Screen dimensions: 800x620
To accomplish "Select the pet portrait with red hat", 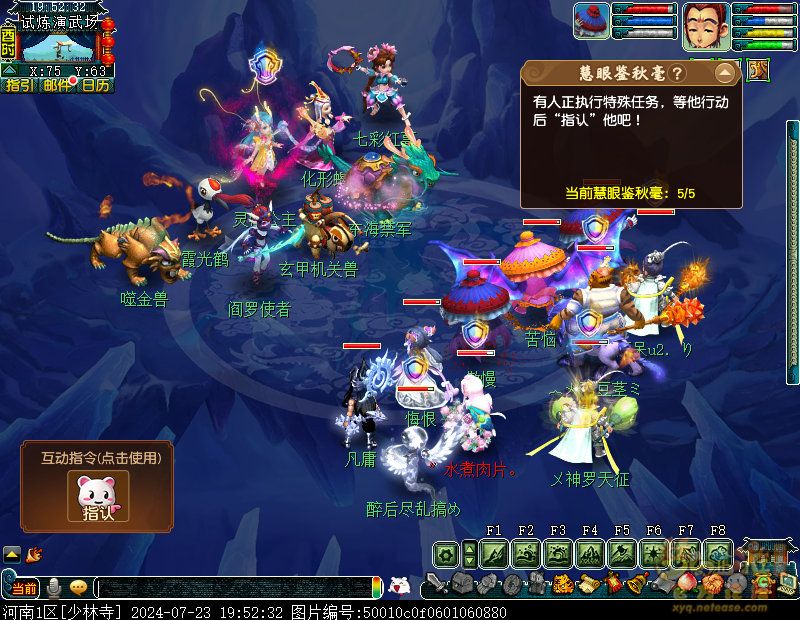I will tap(592, 22).
